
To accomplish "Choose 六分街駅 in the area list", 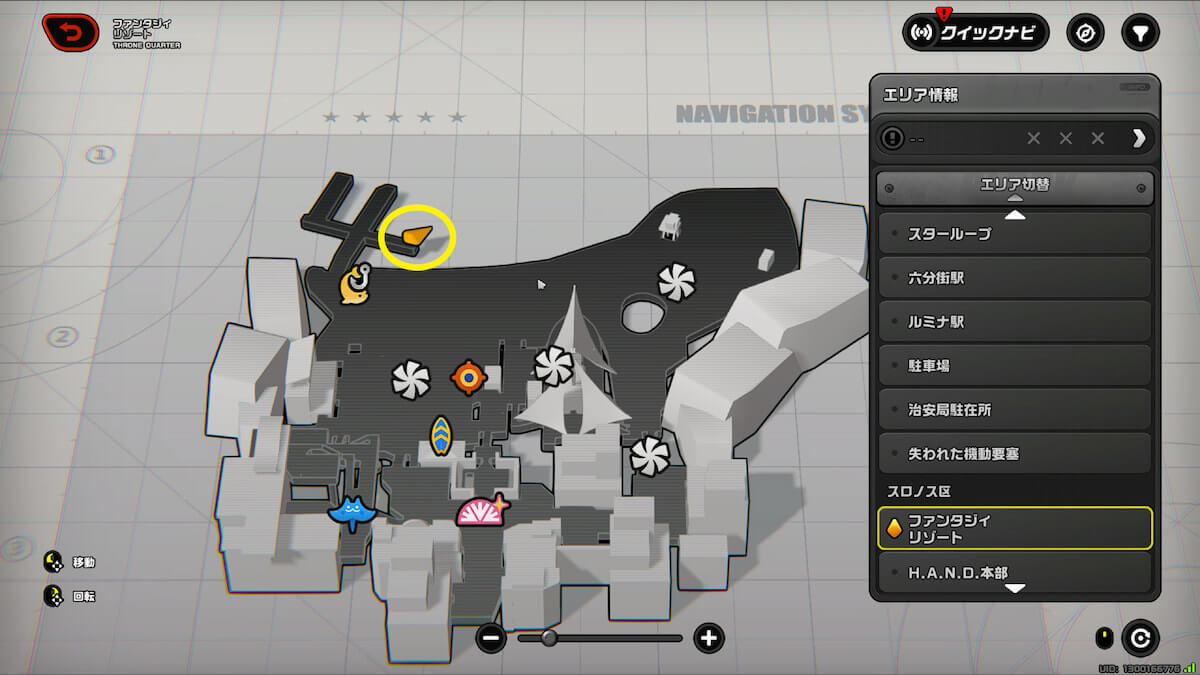I will [x=1015, y=278].
